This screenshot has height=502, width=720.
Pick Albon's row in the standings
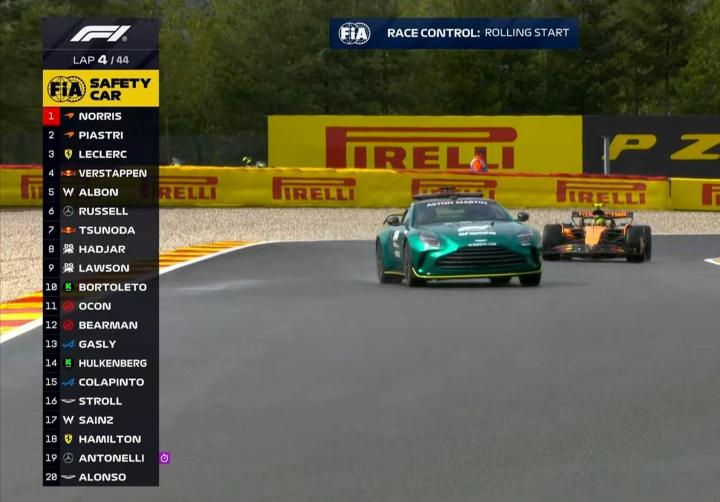tap(100, 192)
